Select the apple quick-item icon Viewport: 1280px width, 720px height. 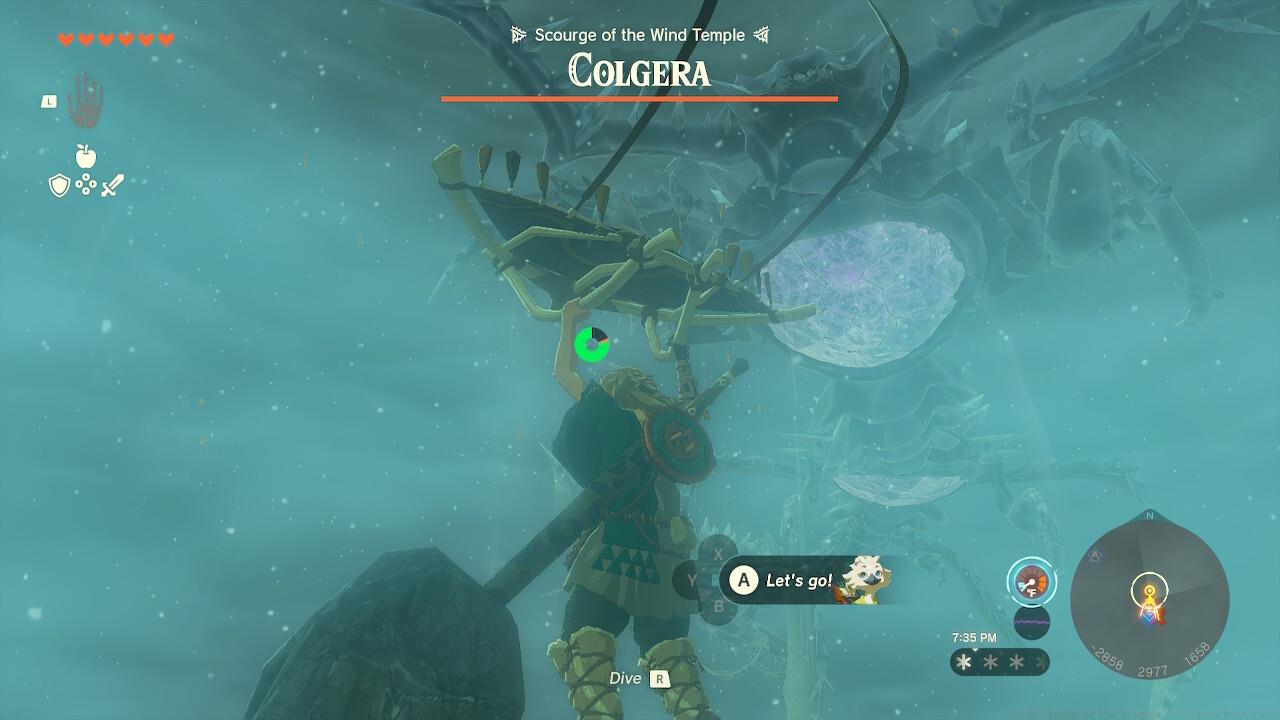[x=86, y=157]
